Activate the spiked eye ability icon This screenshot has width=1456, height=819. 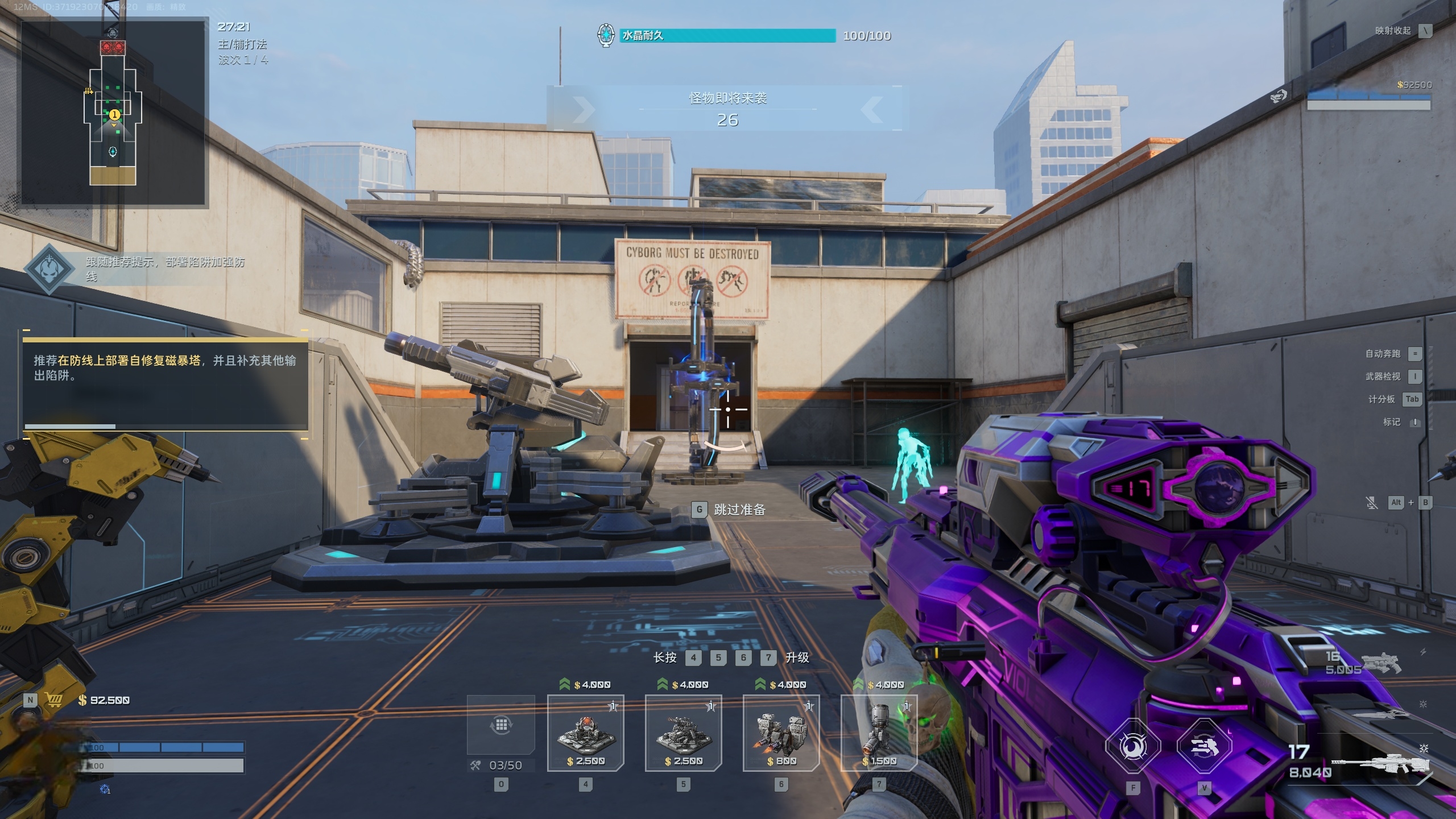tap(1133, 746)
